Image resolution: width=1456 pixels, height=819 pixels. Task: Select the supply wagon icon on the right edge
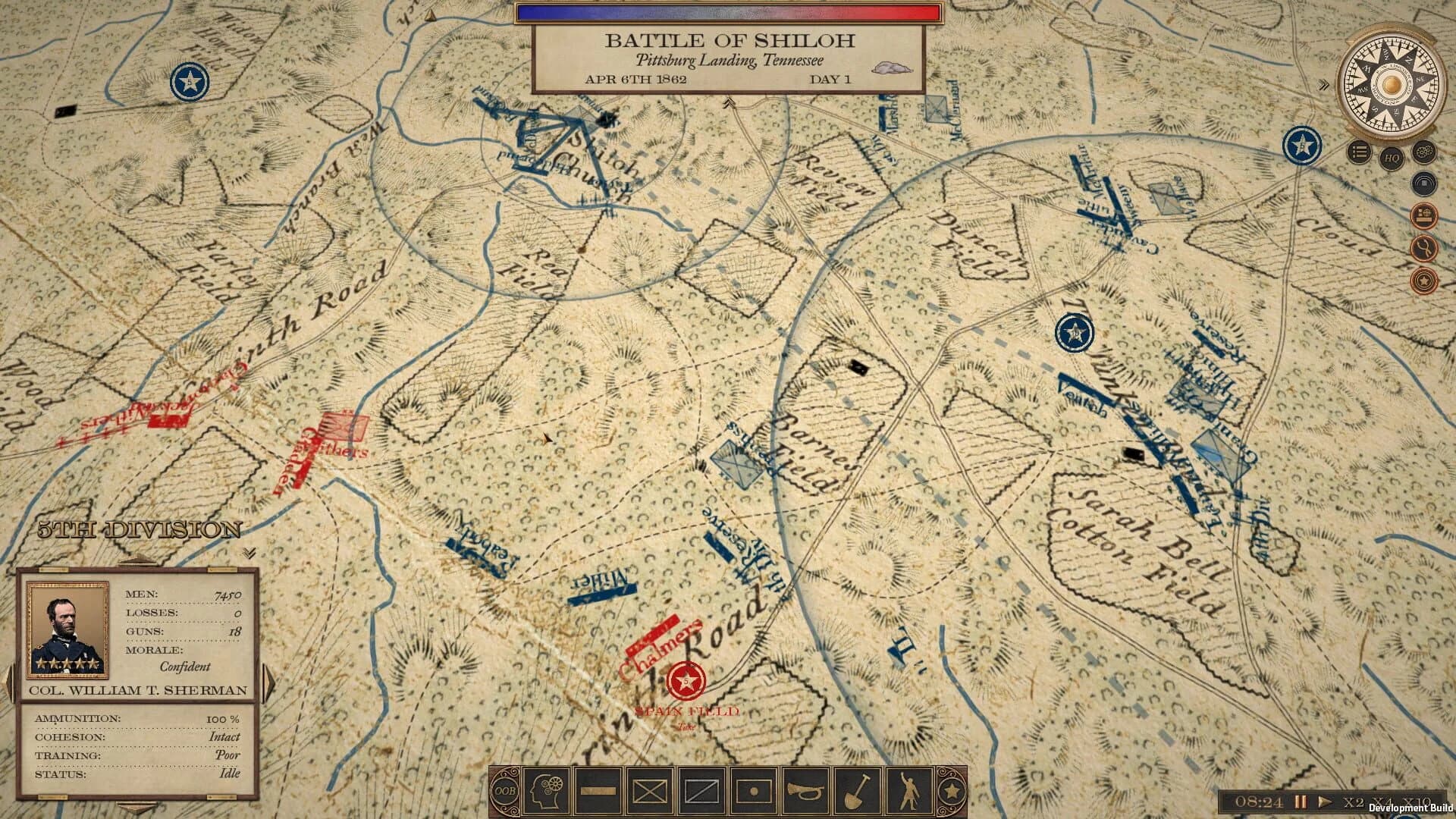1423,214
